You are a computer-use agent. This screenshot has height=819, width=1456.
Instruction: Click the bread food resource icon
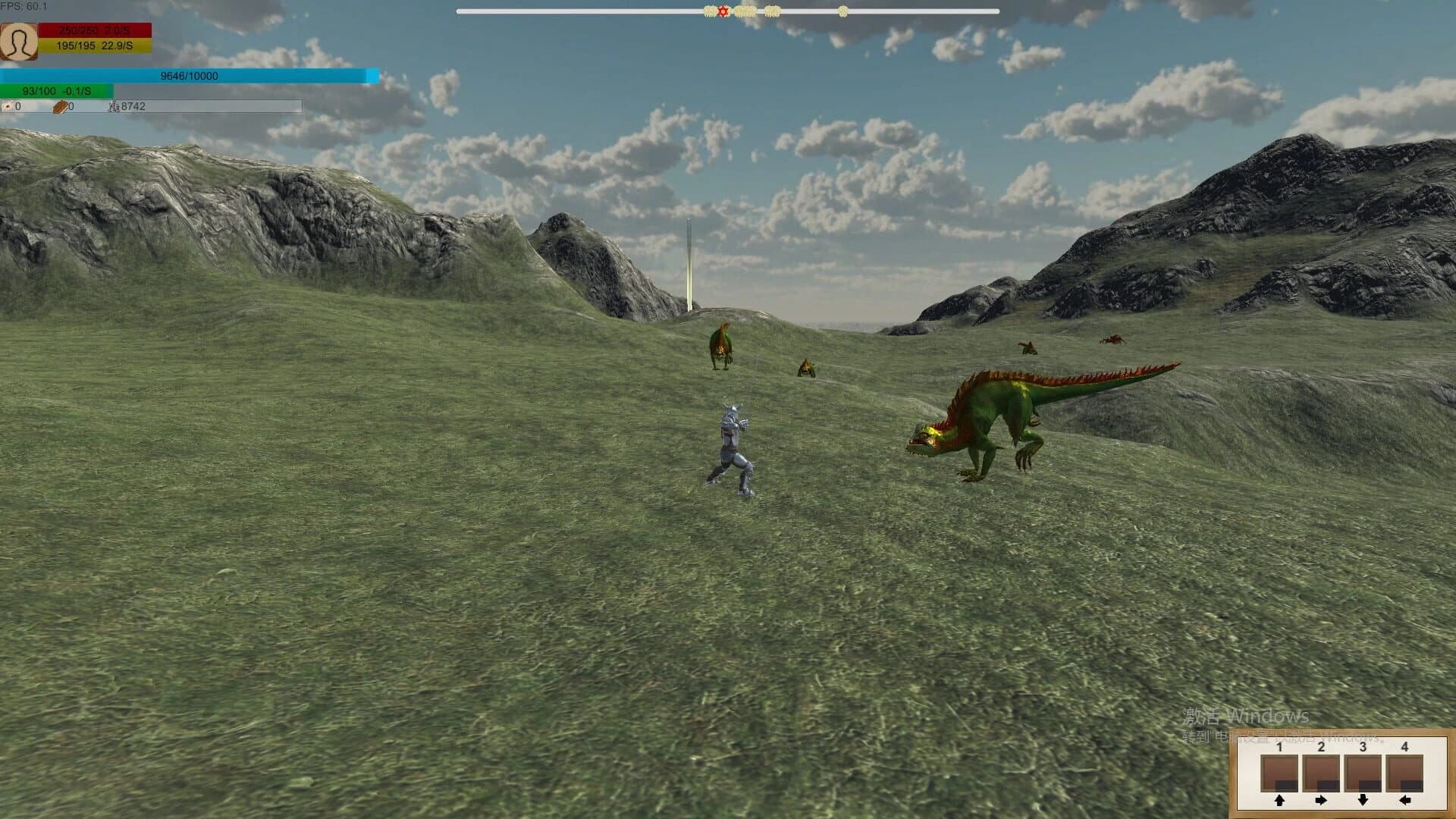[x=59, y=107]
